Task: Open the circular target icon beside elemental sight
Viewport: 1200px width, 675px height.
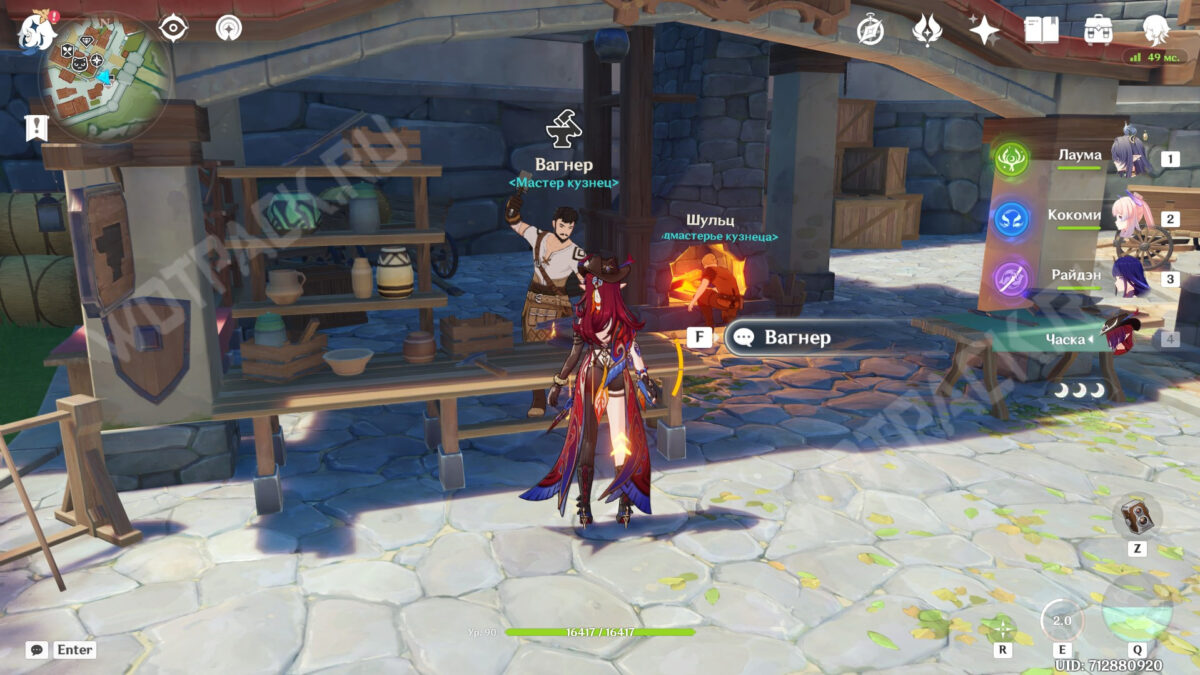Action: pos(229,29)
